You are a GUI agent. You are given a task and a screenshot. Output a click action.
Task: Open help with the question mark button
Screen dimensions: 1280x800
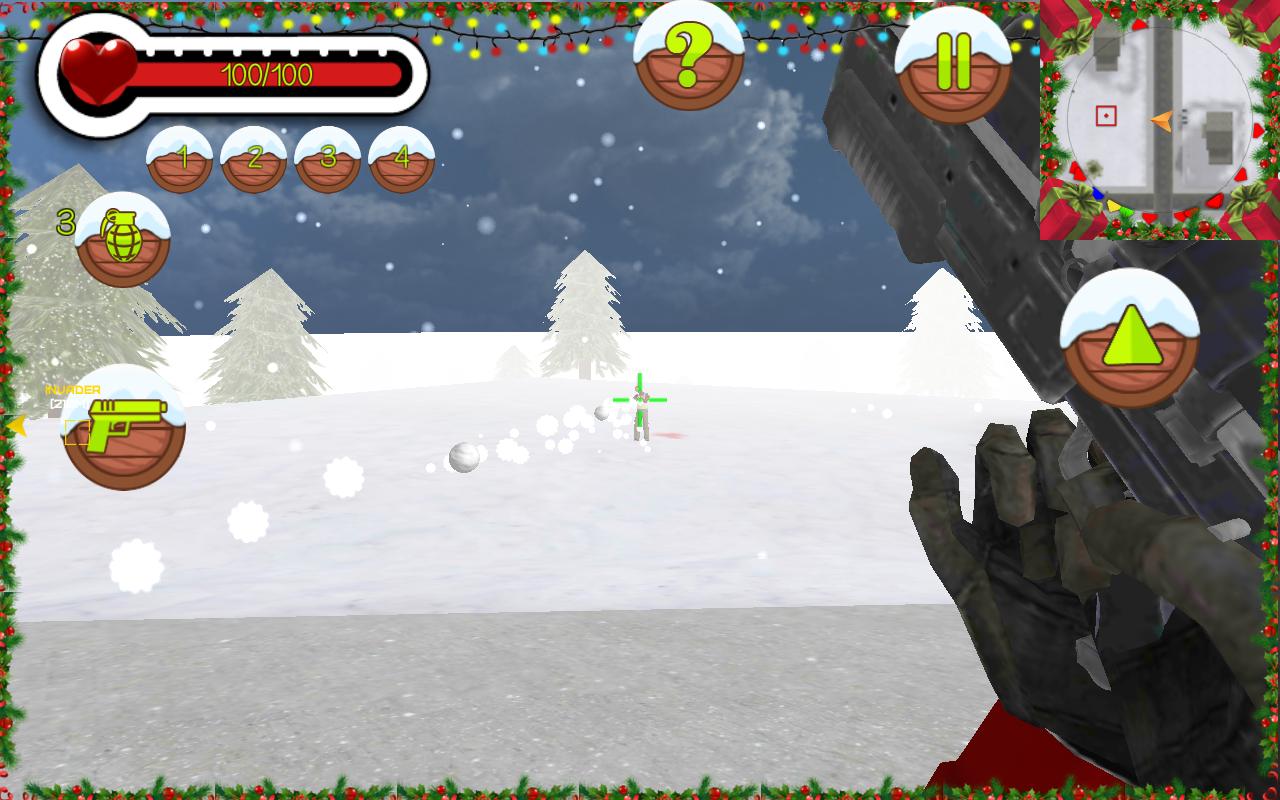pyautogui.click(x=689, y=59)
